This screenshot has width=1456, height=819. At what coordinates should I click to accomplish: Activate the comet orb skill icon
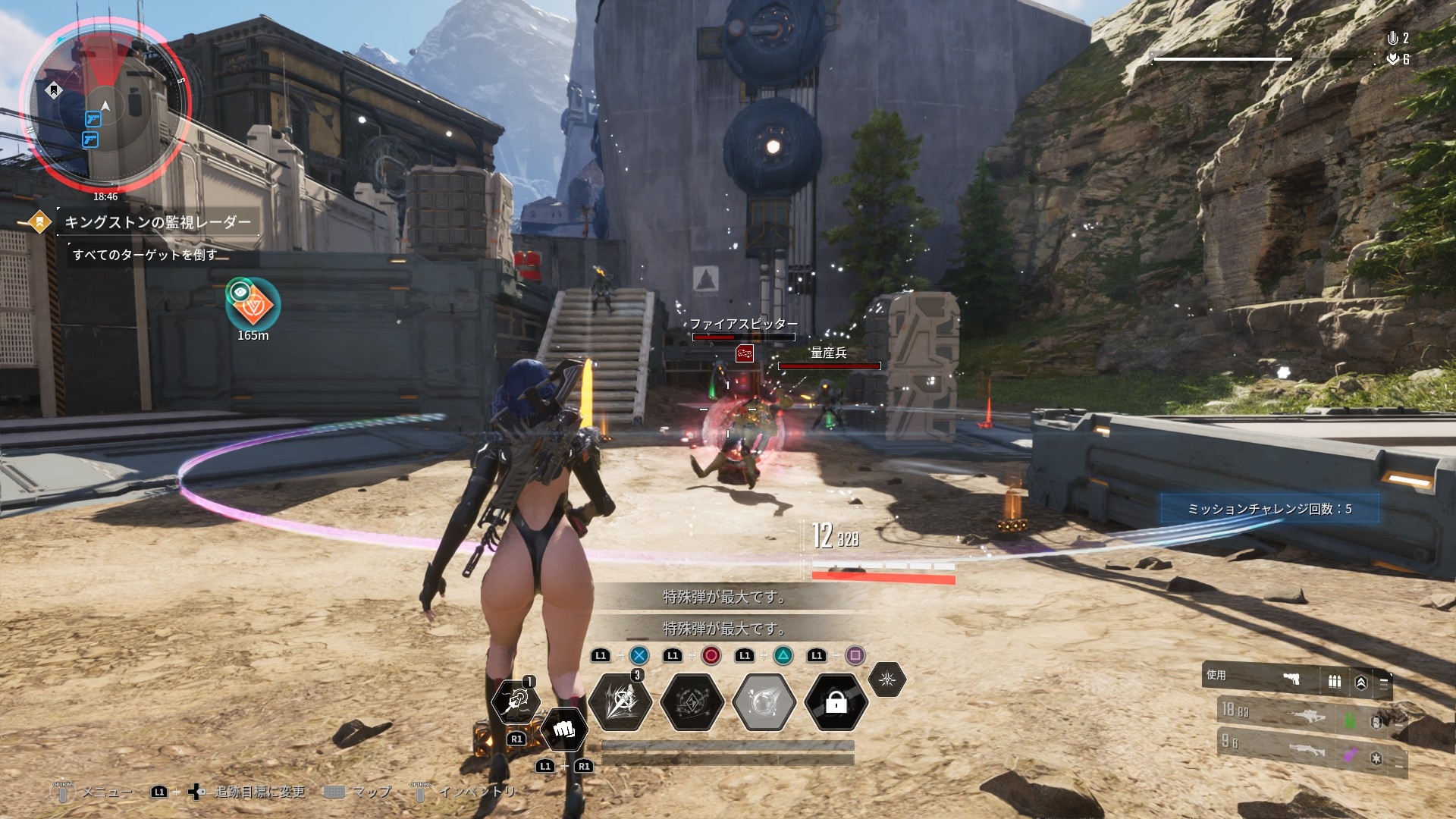764,702
